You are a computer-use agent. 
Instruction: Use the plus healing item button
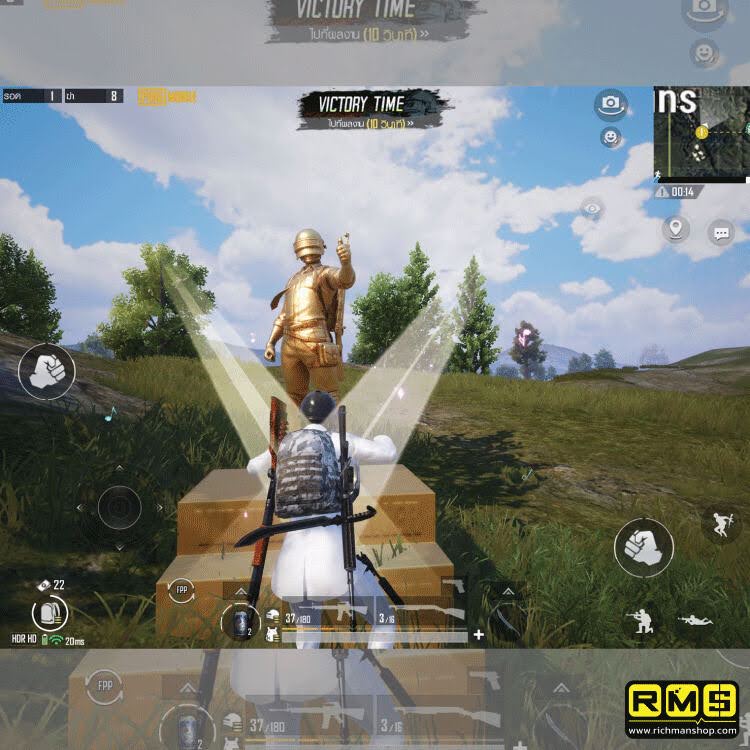coord(478,634)
